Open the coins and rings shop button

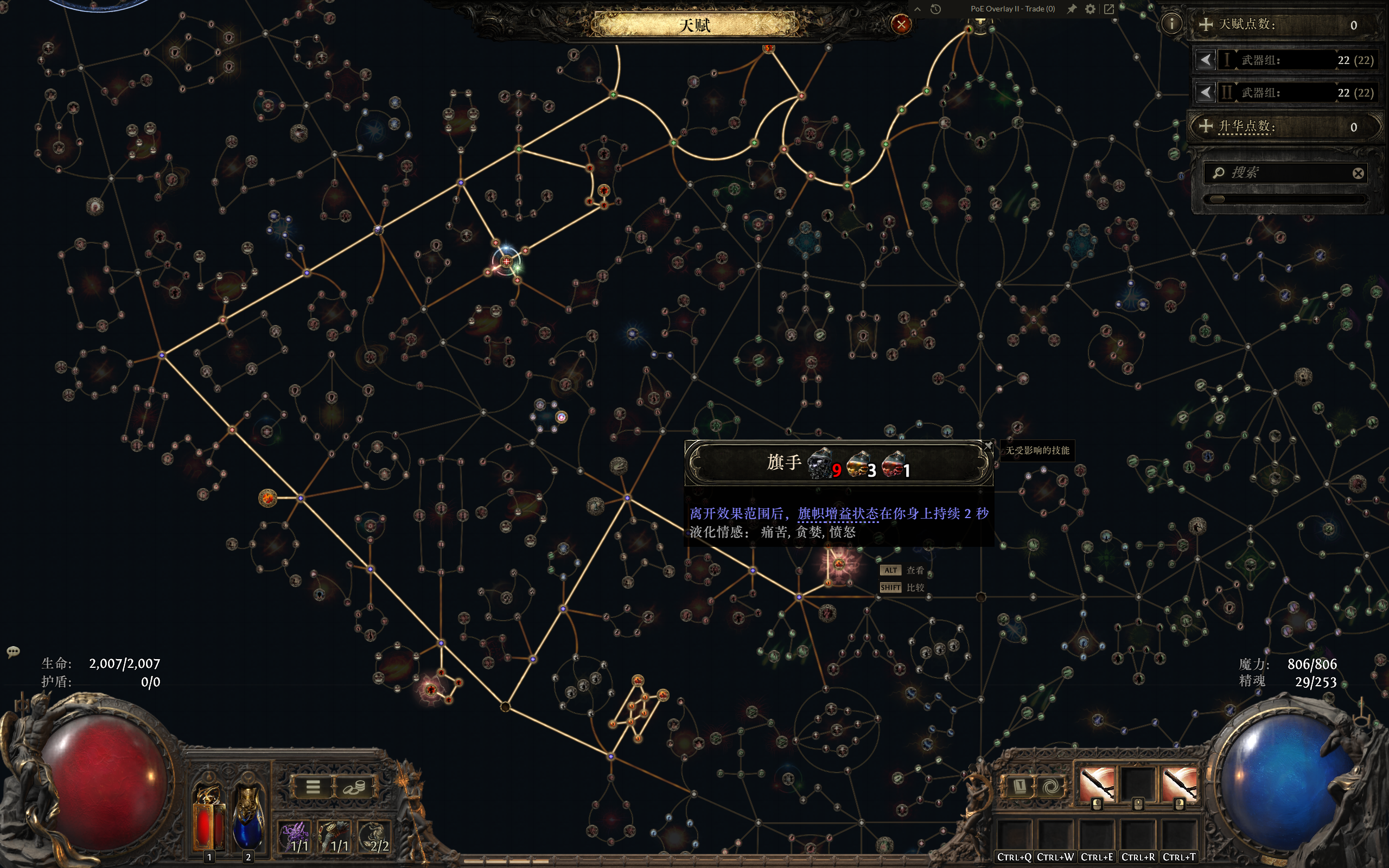[x=354, y=787]
